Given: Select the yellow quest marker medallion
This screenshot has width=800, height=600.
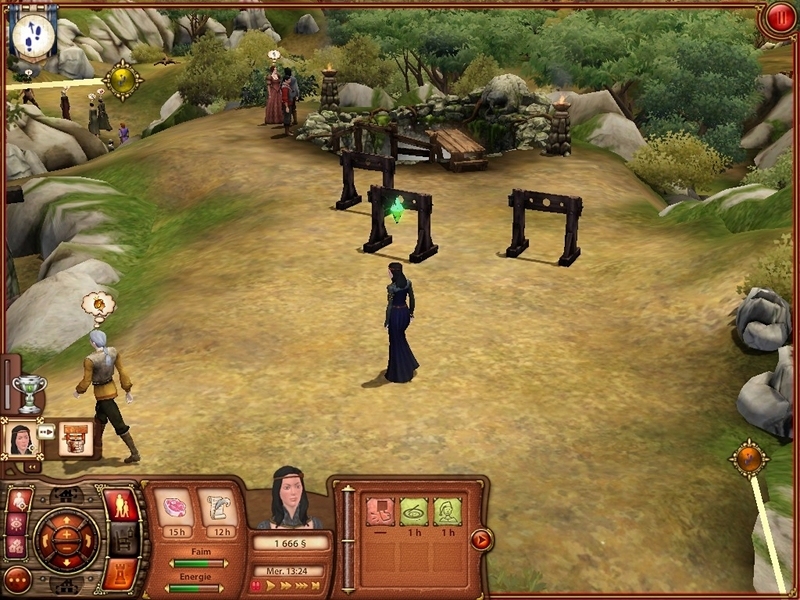Looking at the screenshot, I should click(122, 80).
